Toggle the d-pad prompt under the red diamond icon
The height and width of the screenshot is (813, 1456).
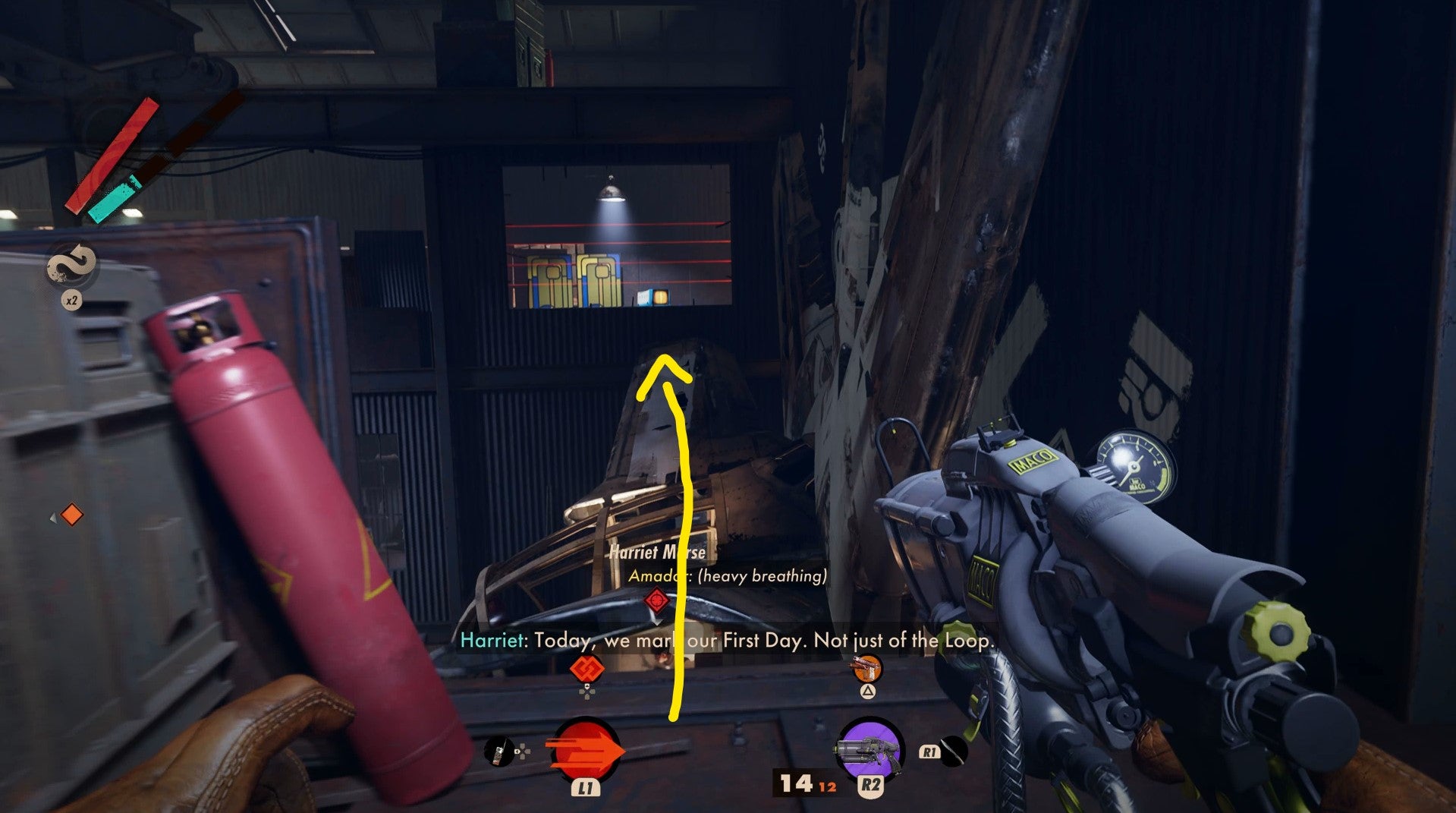pyautogui.click(x=586, y=692)
